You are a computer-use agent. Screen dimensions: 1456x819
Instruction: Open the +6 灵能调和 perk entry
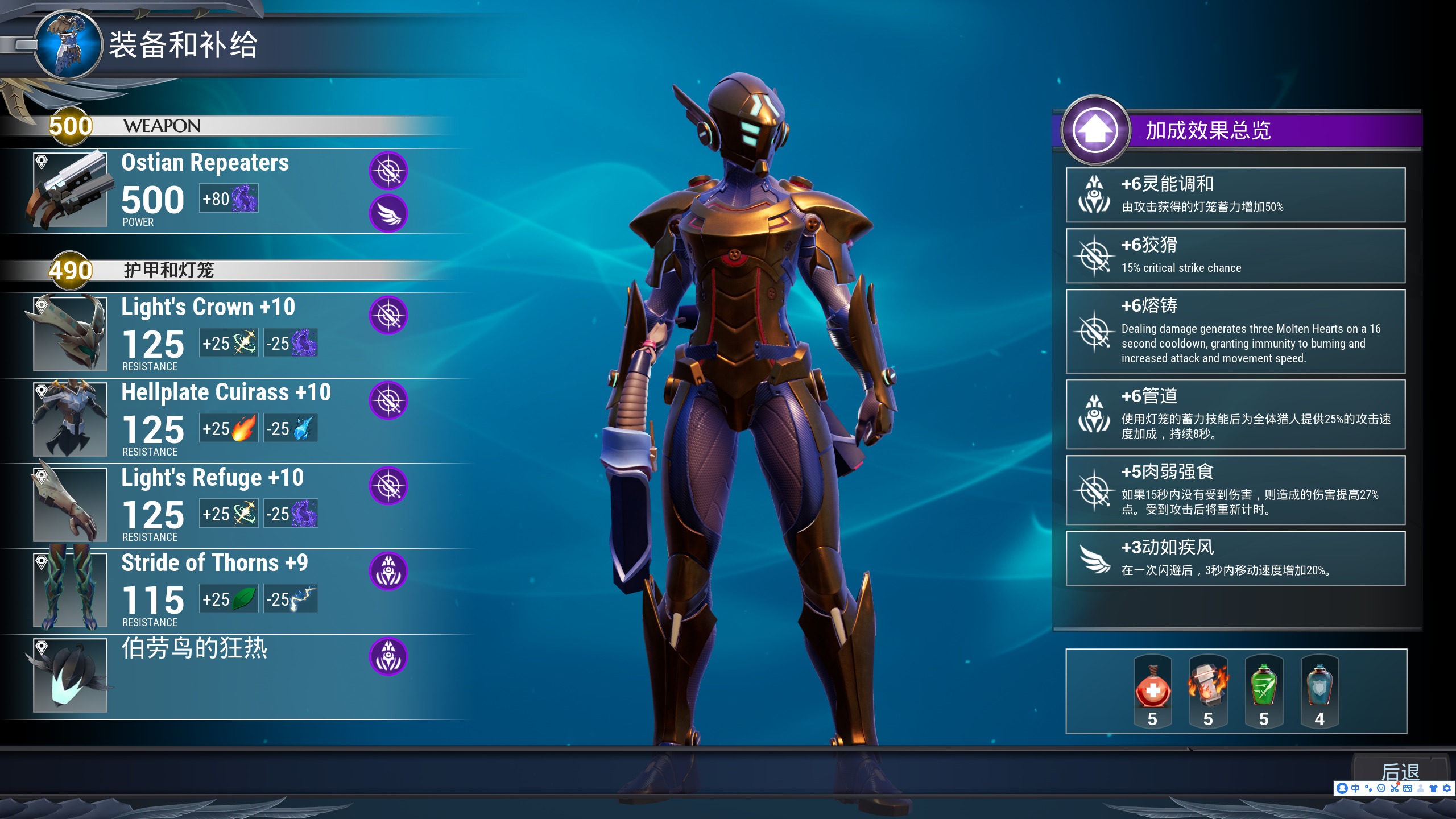1235,195
